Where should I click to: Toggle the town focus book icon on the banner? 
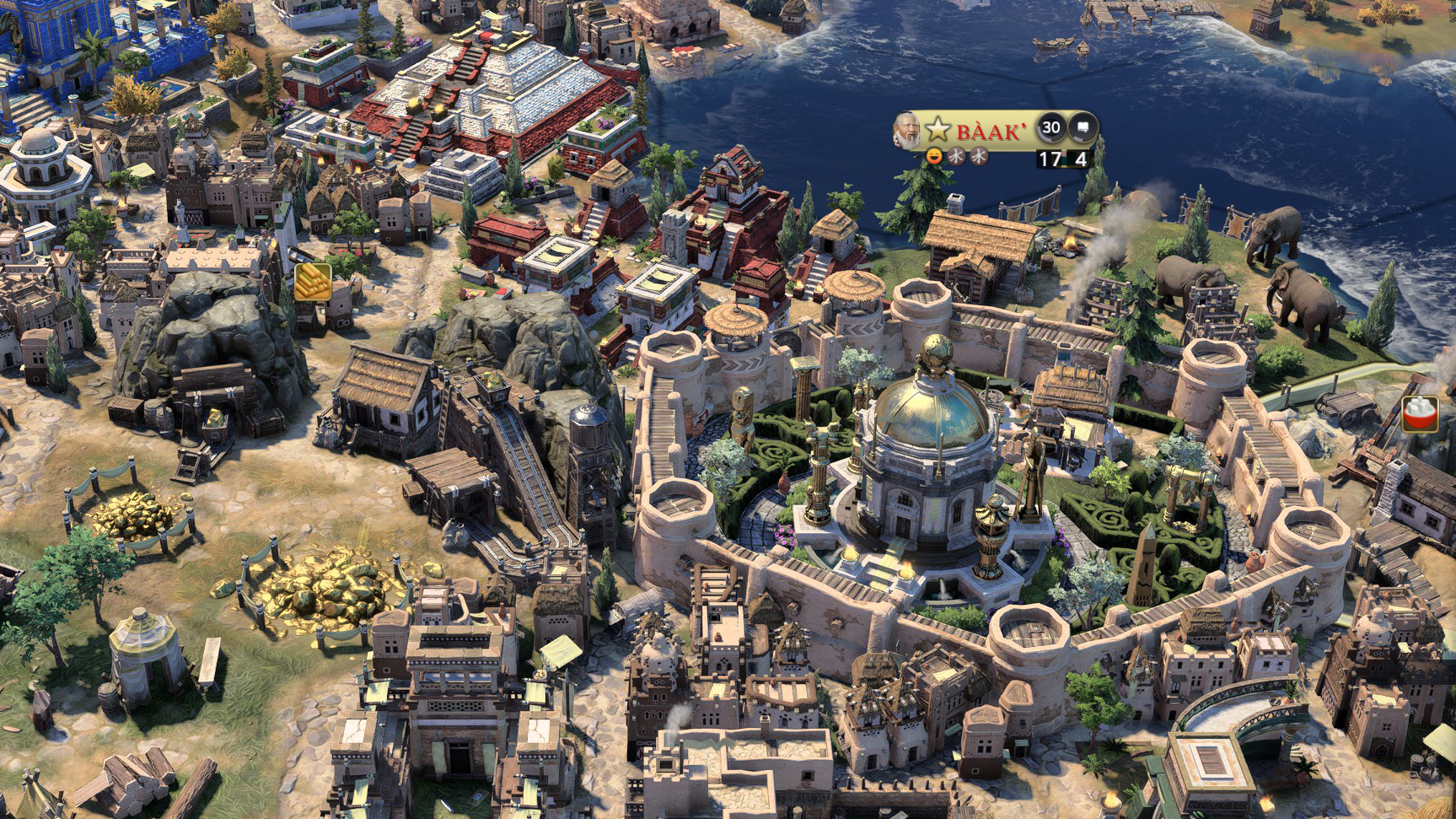coord(1083,127)
